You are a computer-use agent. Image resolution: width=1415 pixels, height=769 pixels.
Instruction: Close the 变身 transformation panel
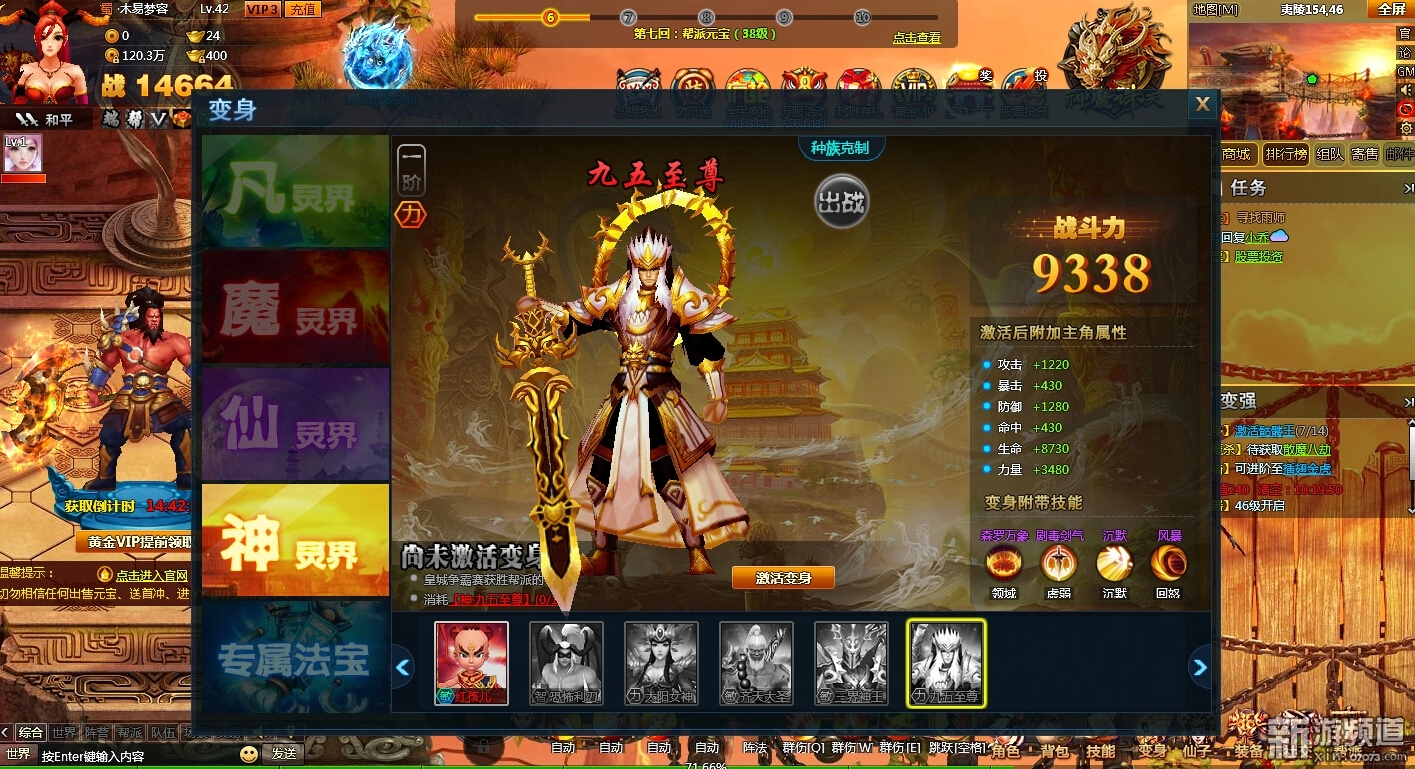1202,104
